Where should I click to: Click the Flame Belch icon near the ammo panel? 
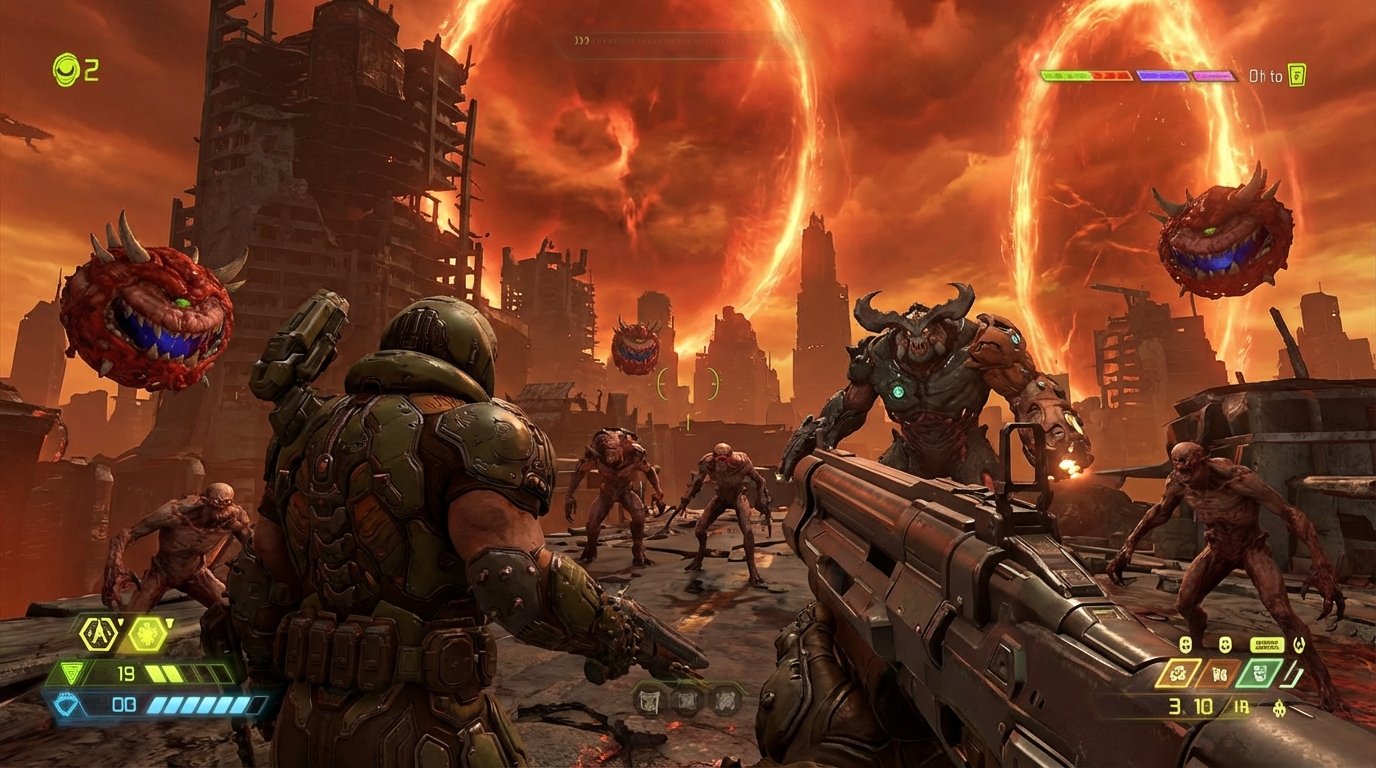click(x=1300, y=644)
